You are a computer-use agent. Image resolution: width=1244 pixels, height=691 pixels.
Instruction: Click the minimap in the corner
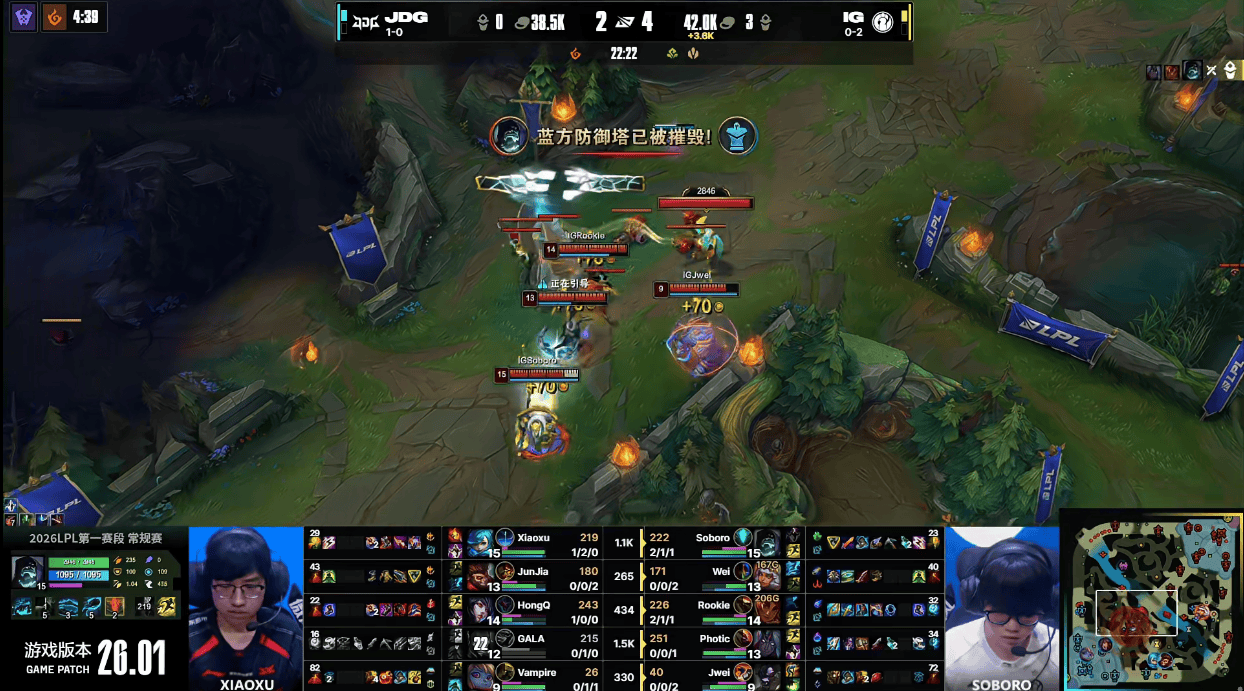1150,599
